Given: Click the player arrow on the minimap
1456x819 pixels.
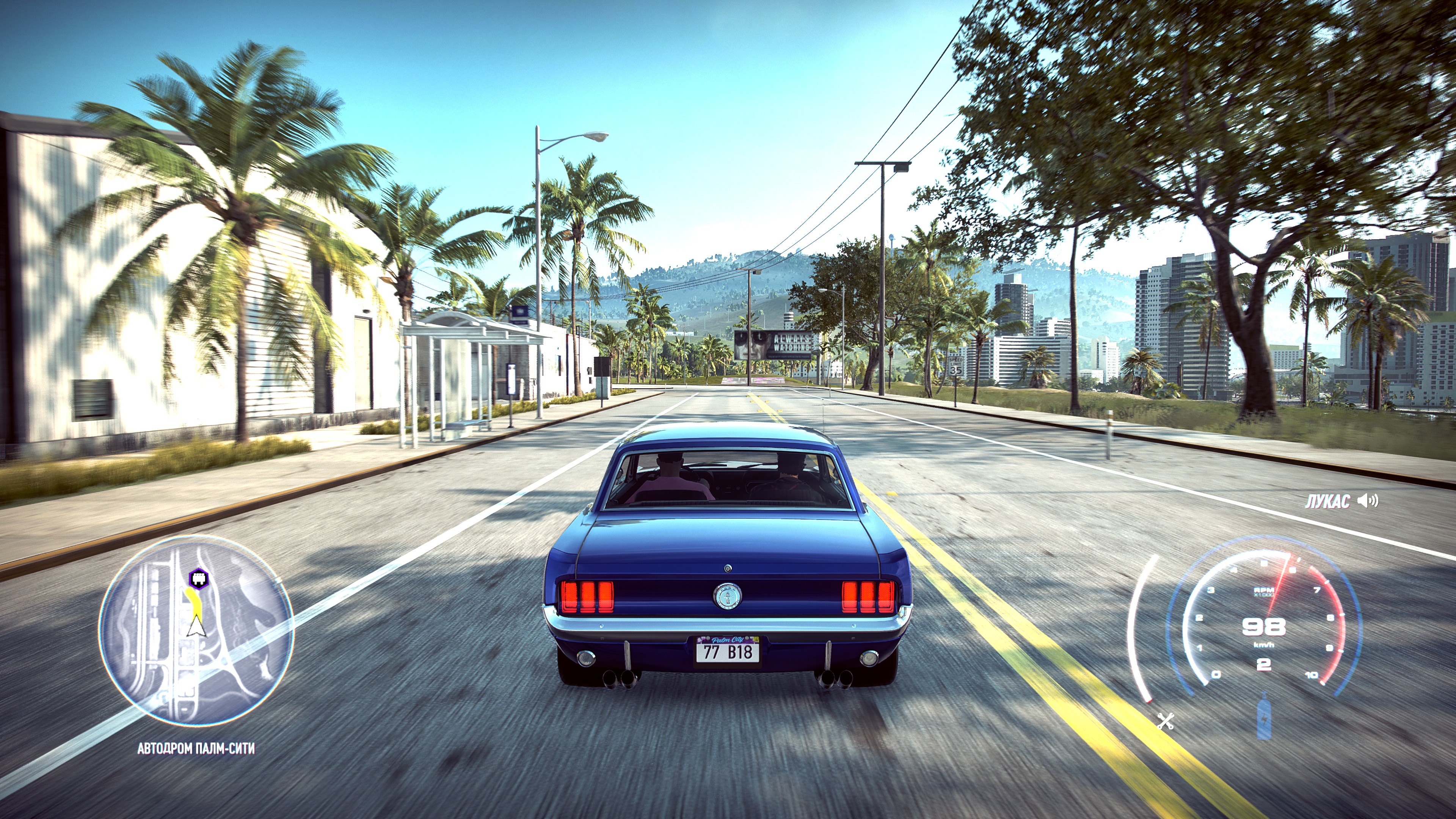Looking at the screenshot, I should tap(196, 627).
